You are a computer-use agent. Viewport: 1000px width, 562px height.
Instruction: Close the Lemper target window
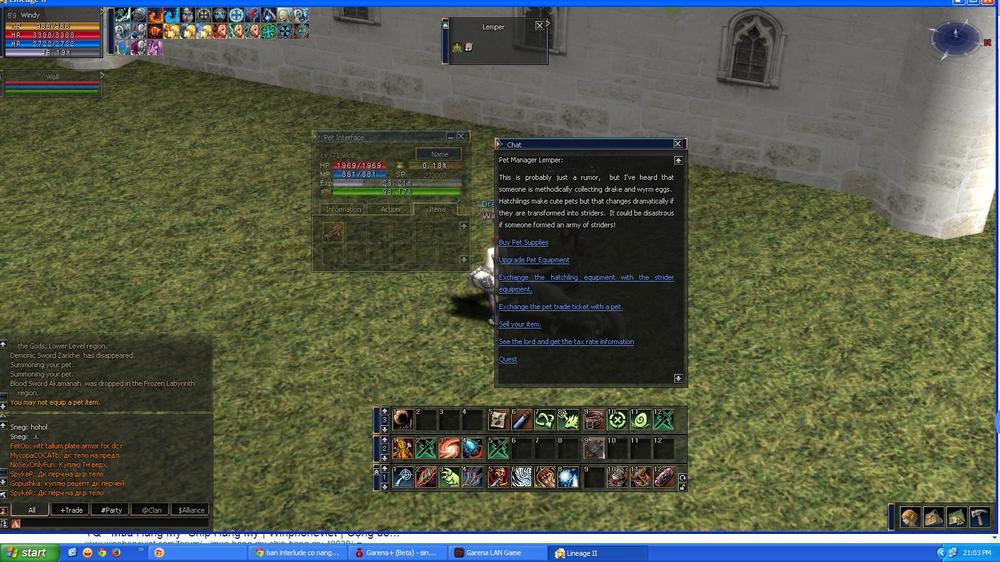pos(540,26)
